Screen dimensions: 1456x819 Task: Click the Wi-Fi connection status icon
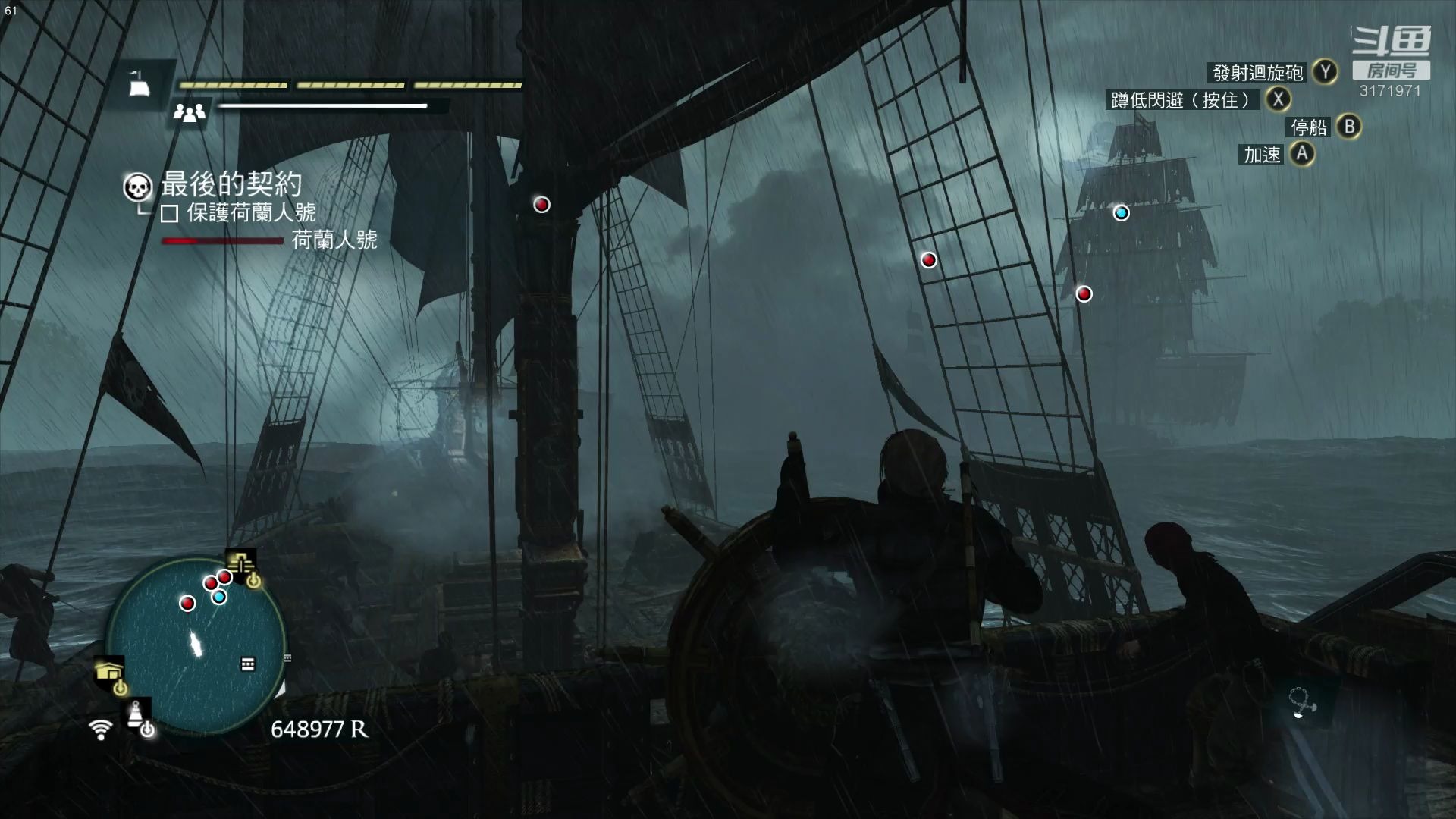[100, 730]
